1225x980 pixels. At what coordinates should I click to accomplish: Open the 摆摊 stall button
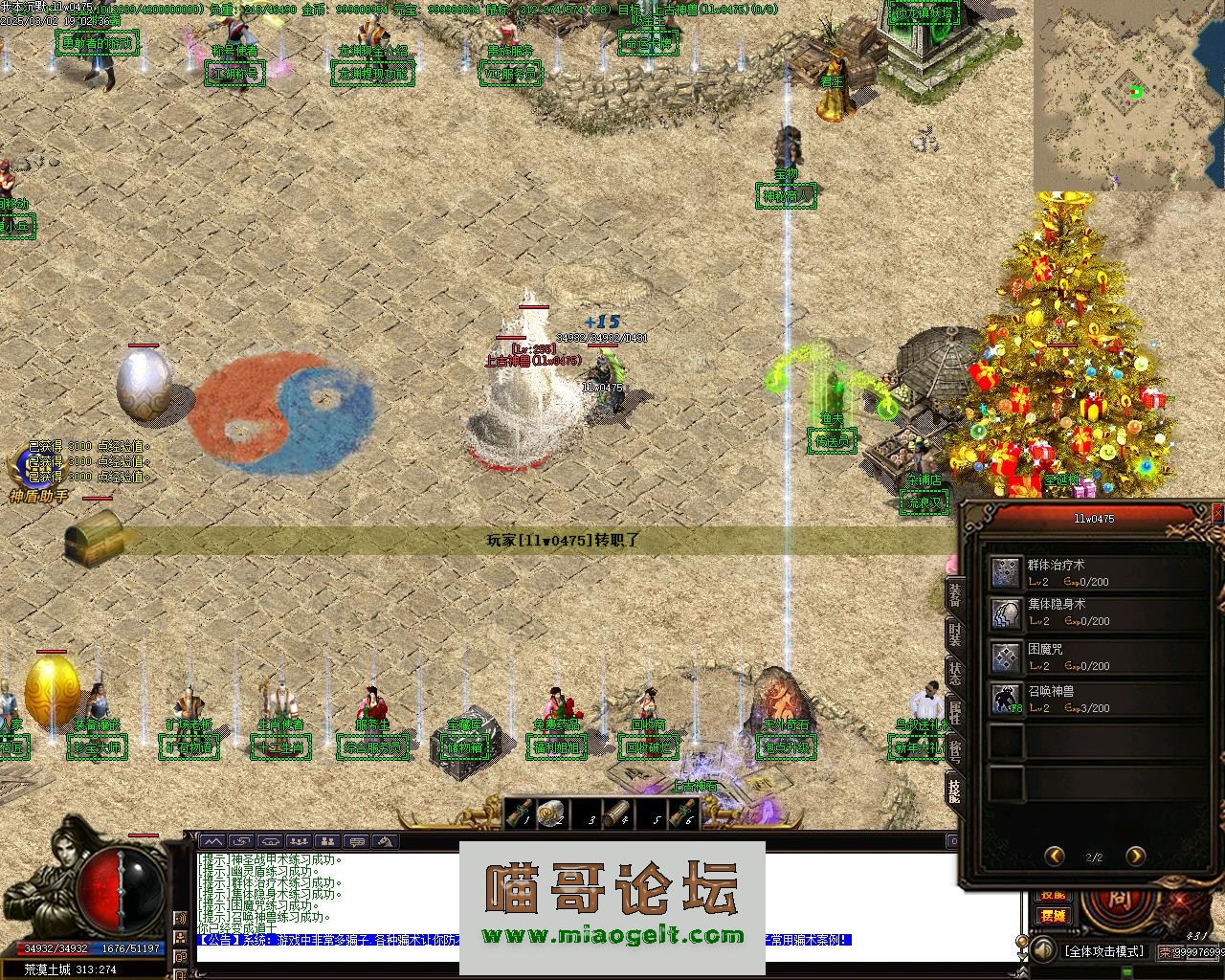coord(1053,915)
